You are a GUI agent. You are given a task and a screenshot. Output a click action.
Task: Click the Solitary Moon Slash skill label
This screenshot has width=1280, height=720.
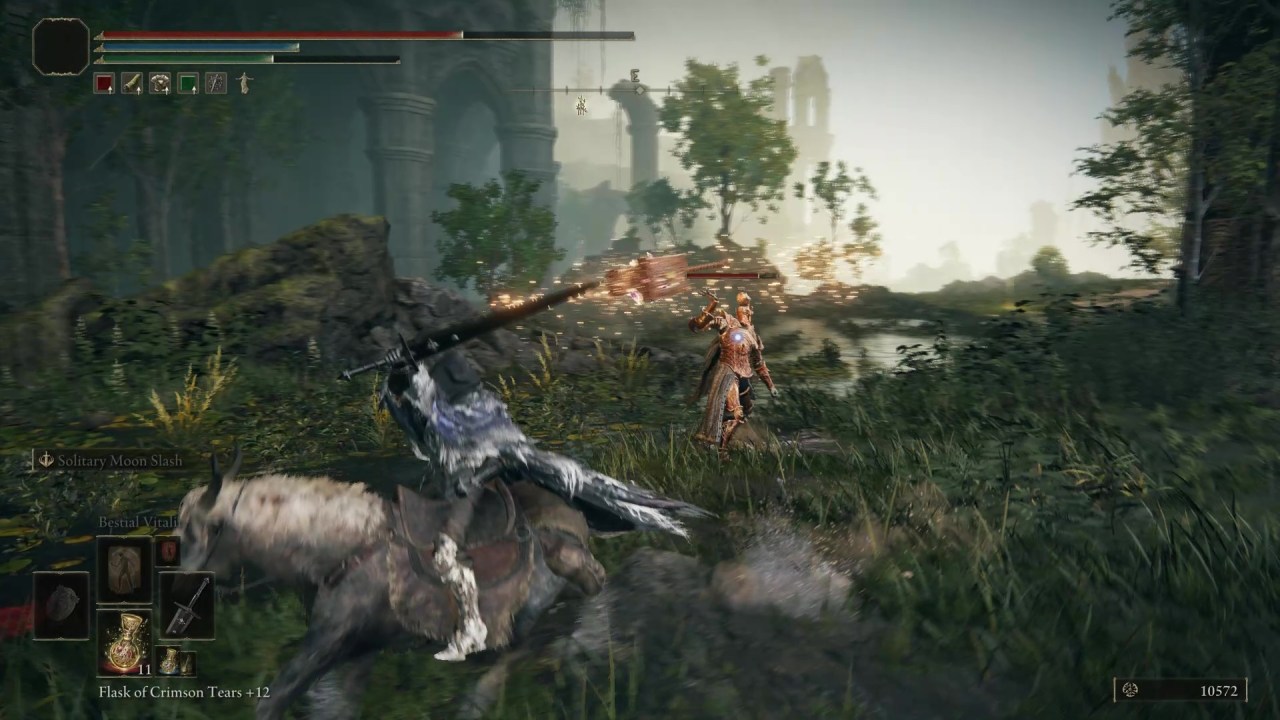pyautogui.click(x=121, y=461)
